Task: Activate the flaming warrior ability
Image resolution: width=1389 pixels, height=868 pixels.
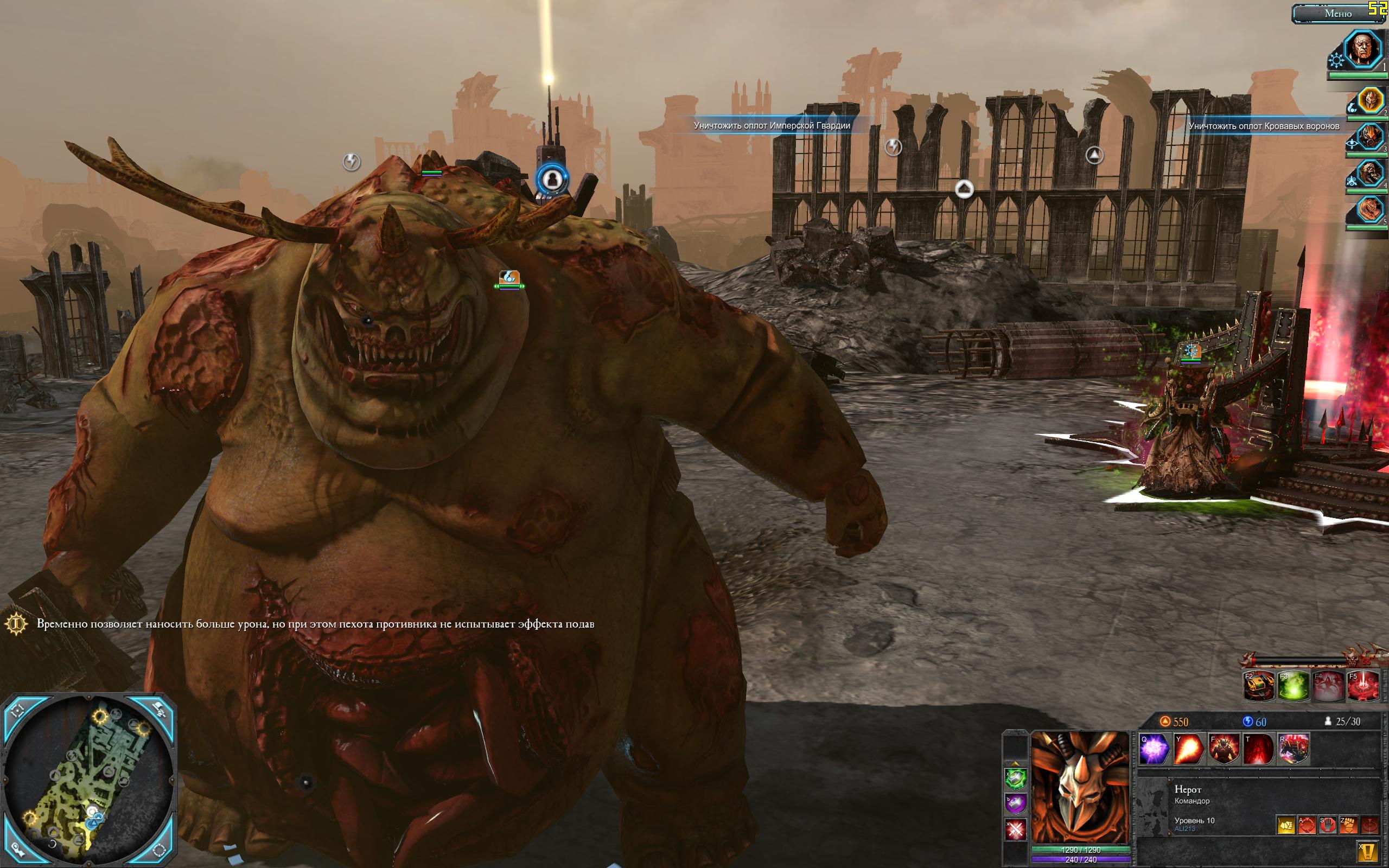Action: (1224, 749)
